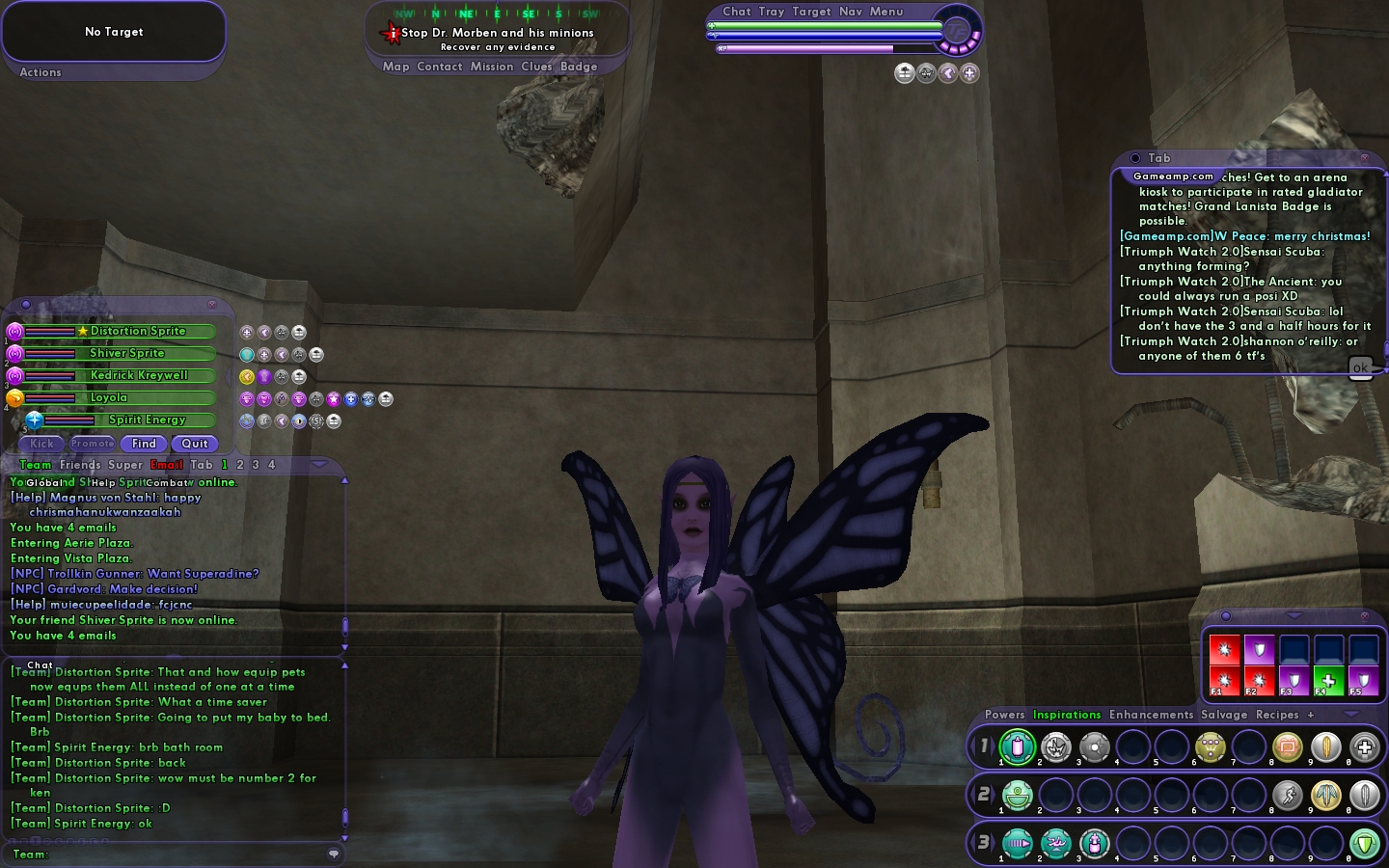Open the Salvage inventory
The image size is (1389, 868).
coord(1224,715)
